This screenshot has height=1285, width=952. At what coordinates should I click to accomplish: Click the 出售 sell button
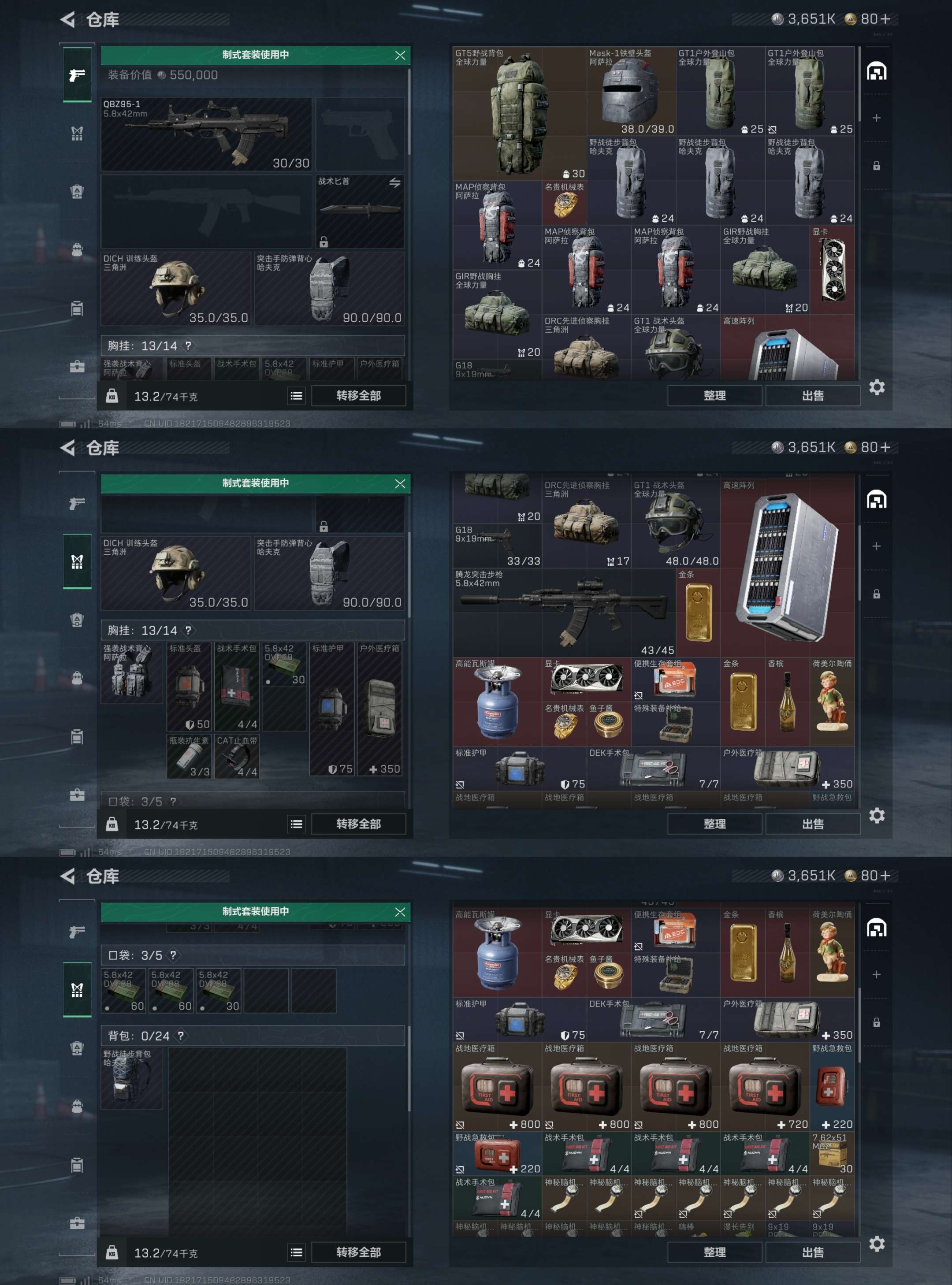click(813, 395)
